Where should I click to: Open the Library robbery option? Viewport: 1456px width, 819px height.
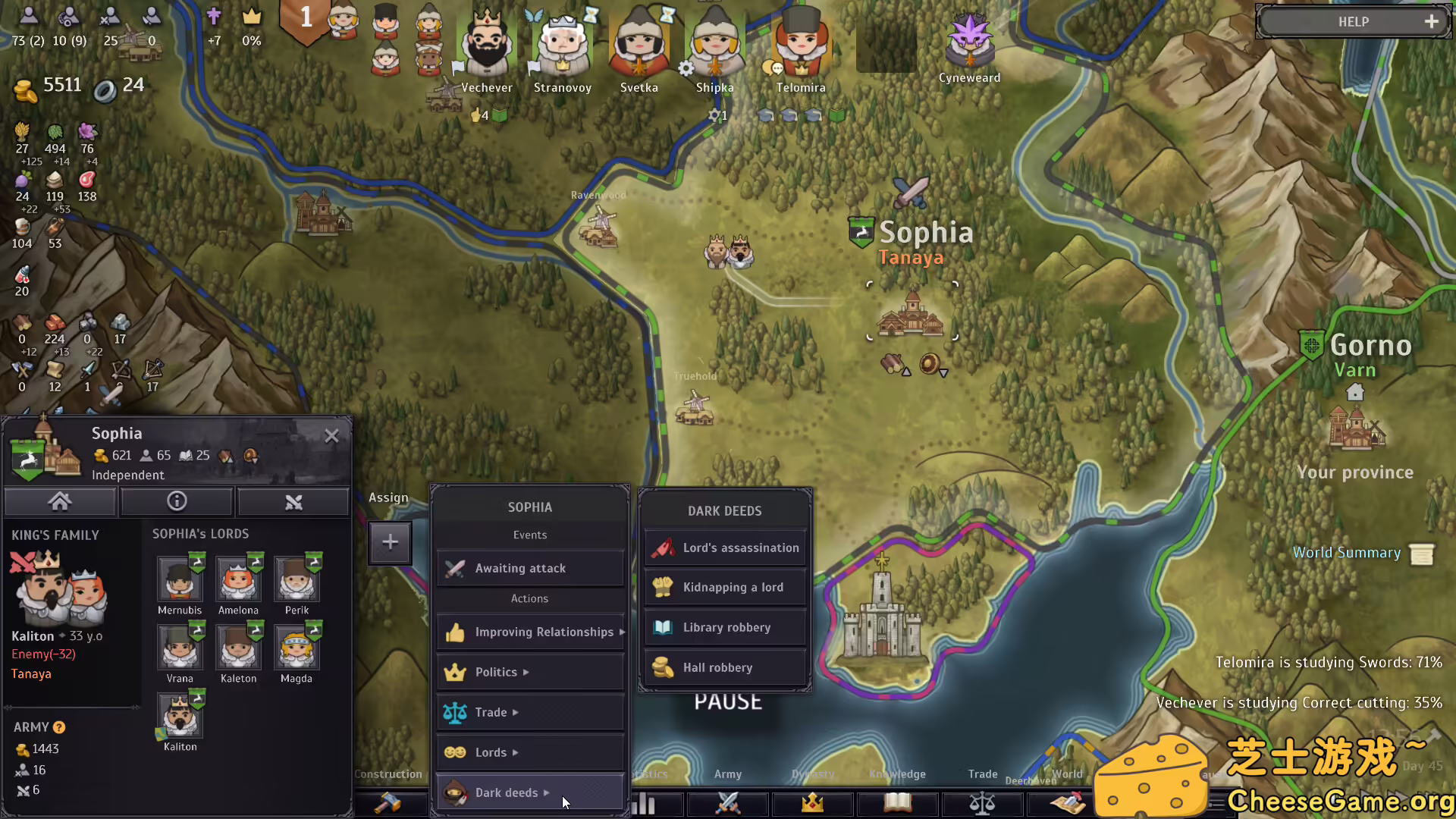(x=724, y=627)
